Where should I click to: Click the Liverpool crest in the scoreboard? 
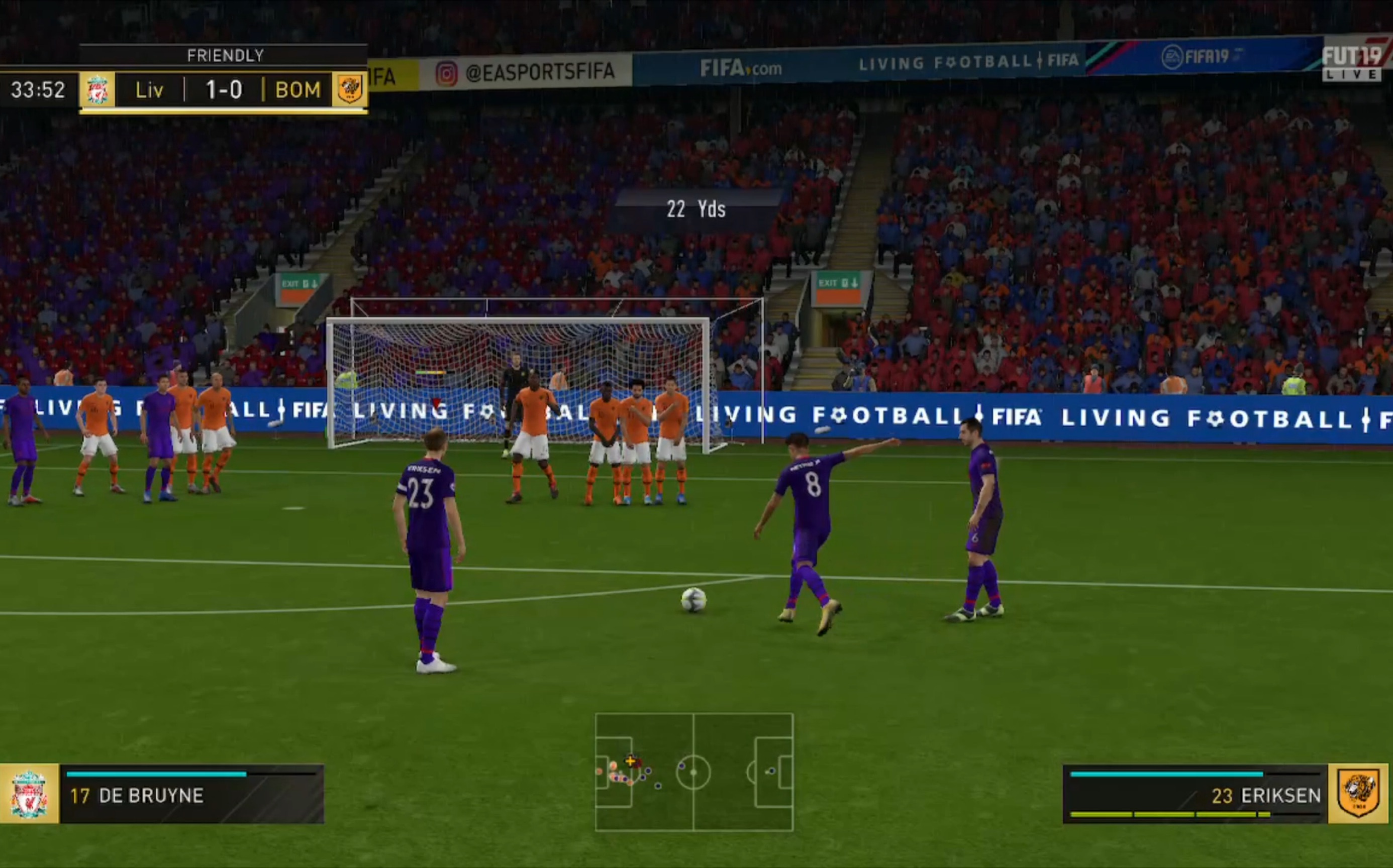tap(97, 89)
